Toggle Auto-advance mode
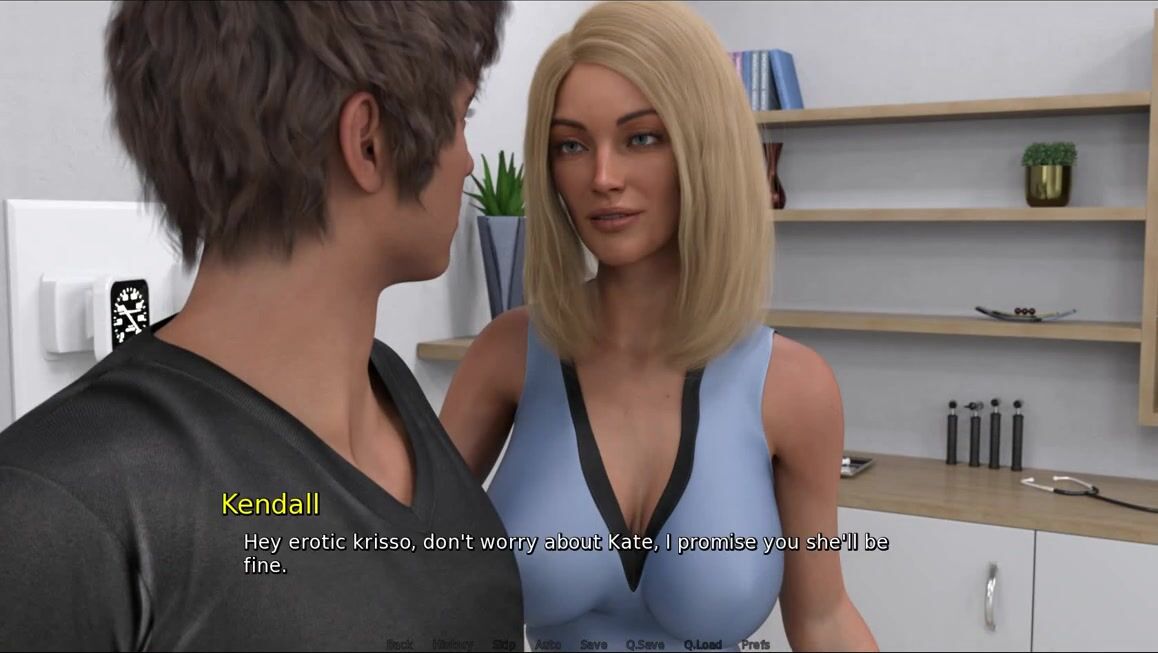Viewport: 1158px width, 653px height. (548, 644)
